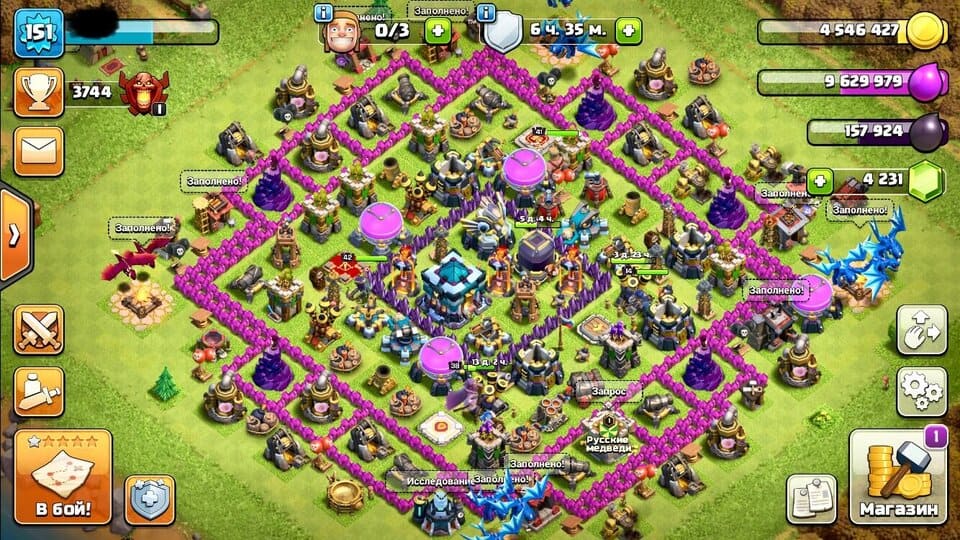Open the crossed swords battle button

click(38, 330)
